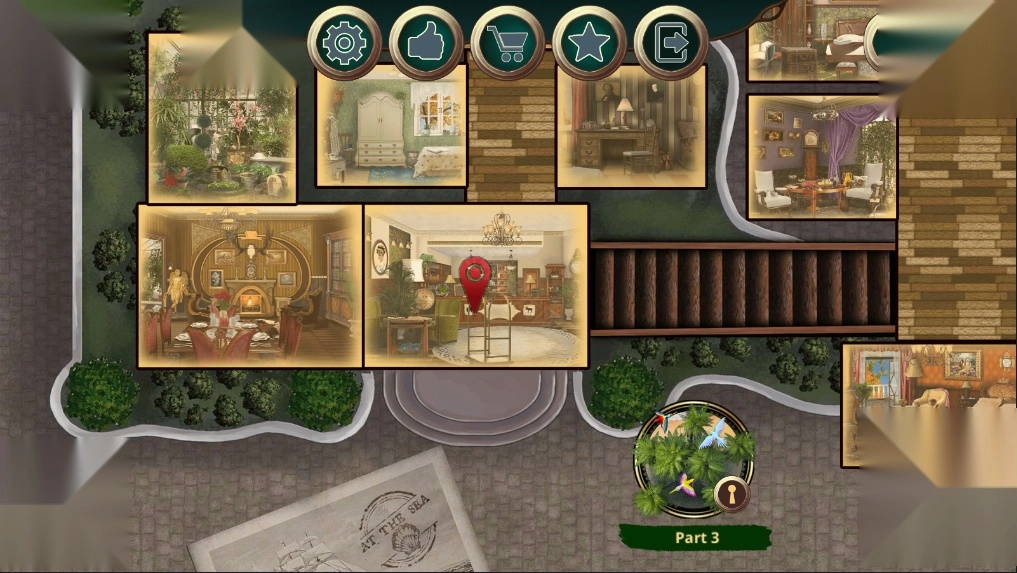Select the purple-curtained sitting room
This screenshot has height=573, width=1017.
click(x=821, y=157)
